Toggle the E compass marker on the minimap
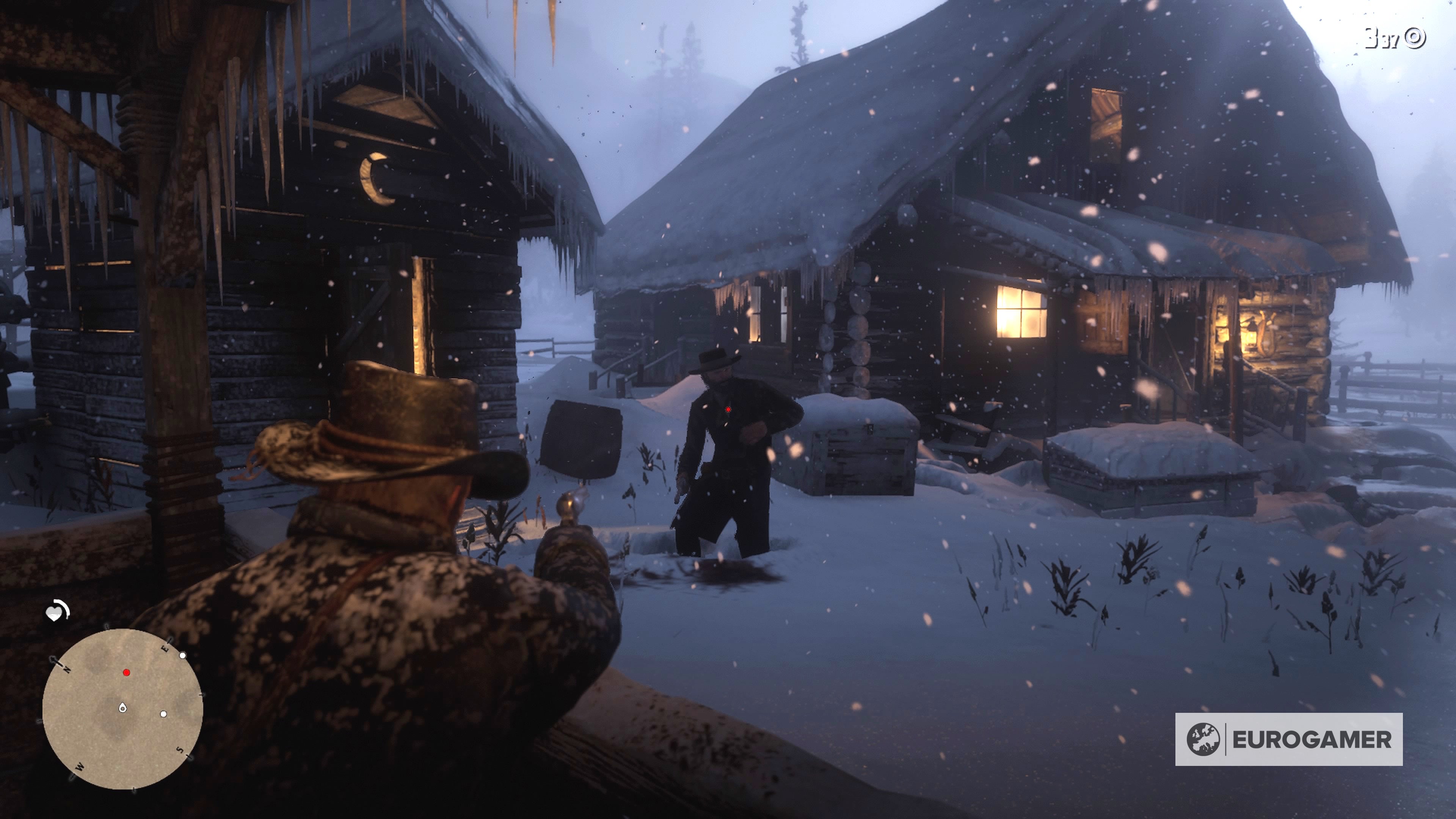 165,649
